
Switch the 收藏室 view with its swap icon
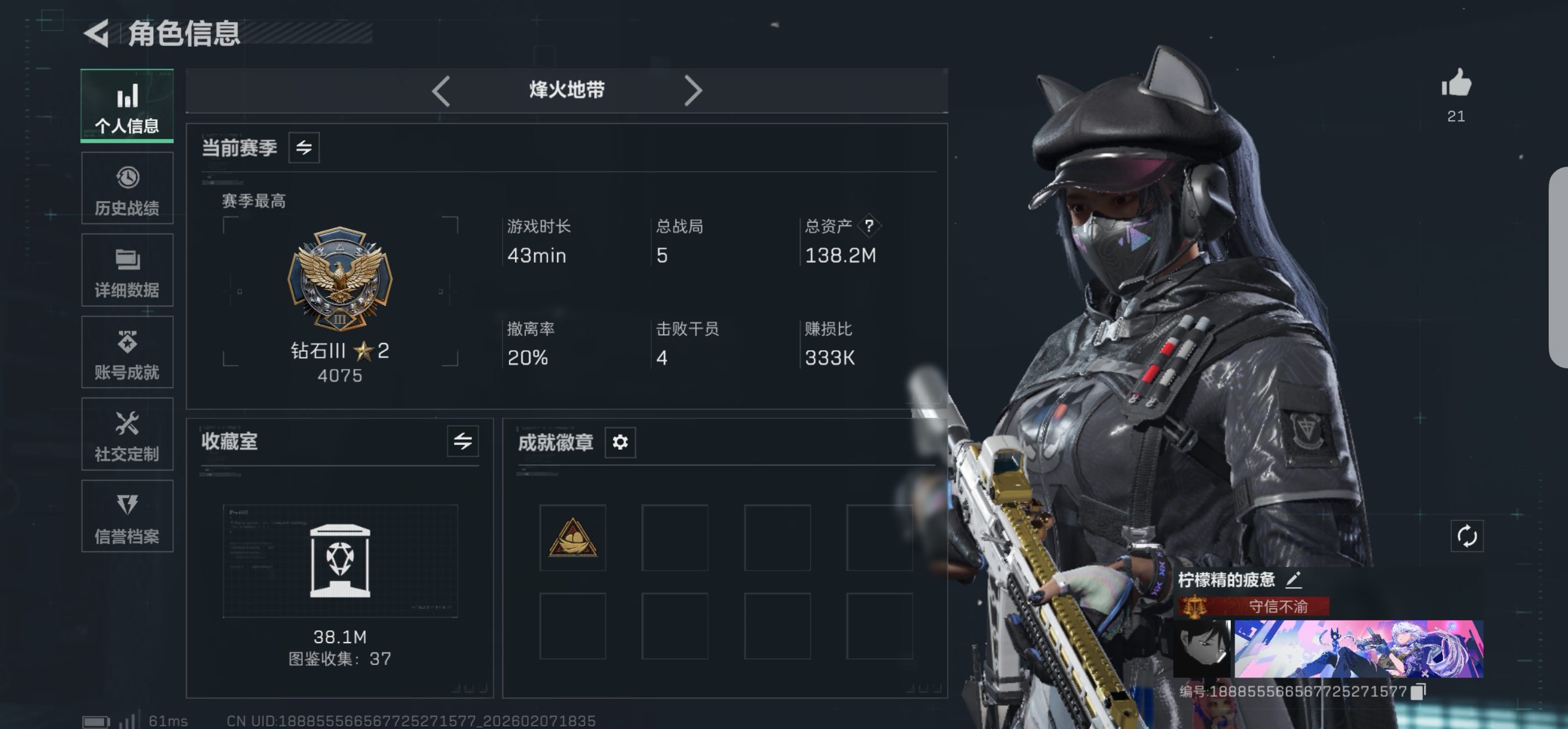pos(463,441)
